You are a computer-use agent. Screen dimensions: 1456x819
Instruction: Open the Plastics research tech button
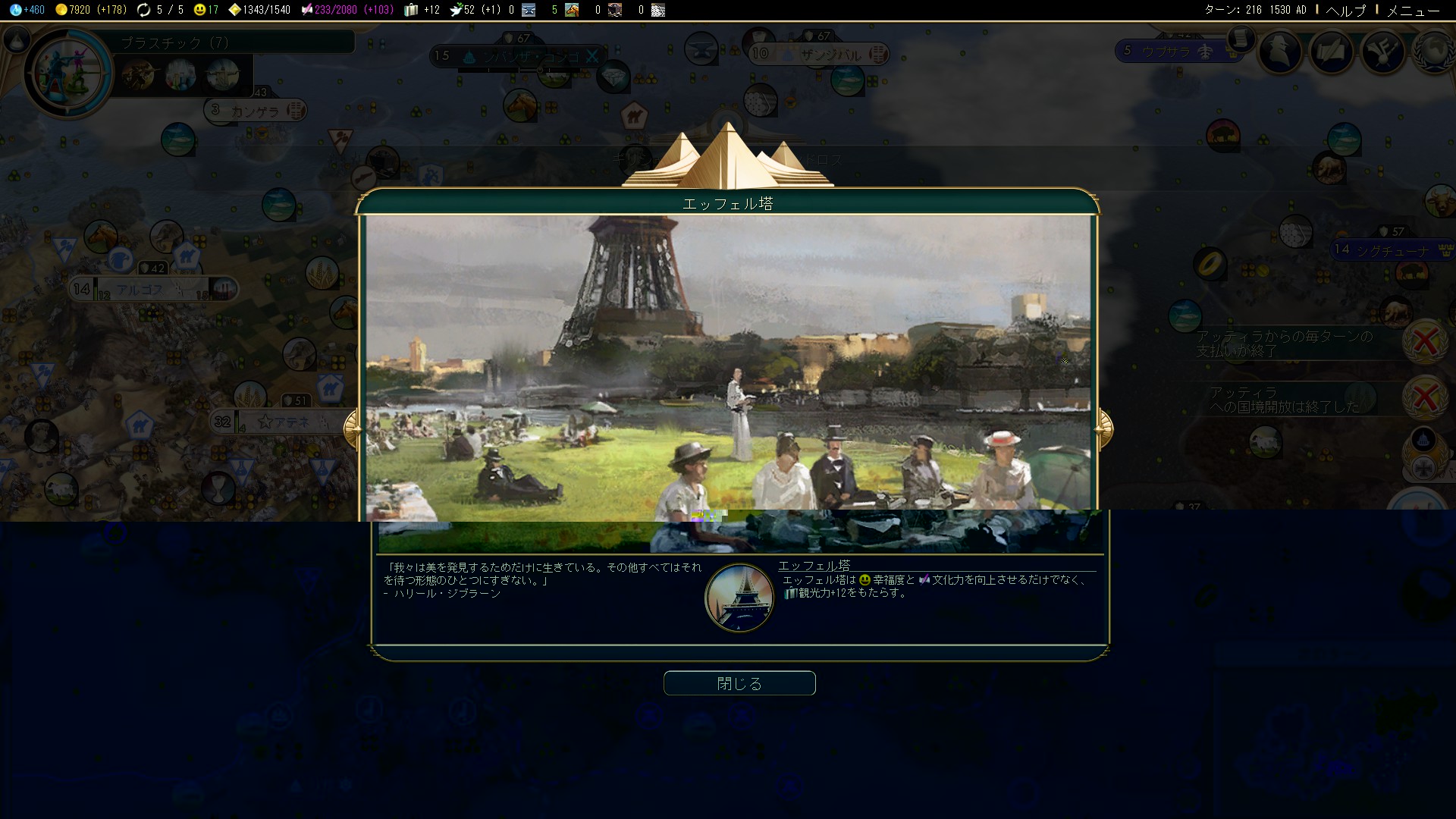(68, 74)
